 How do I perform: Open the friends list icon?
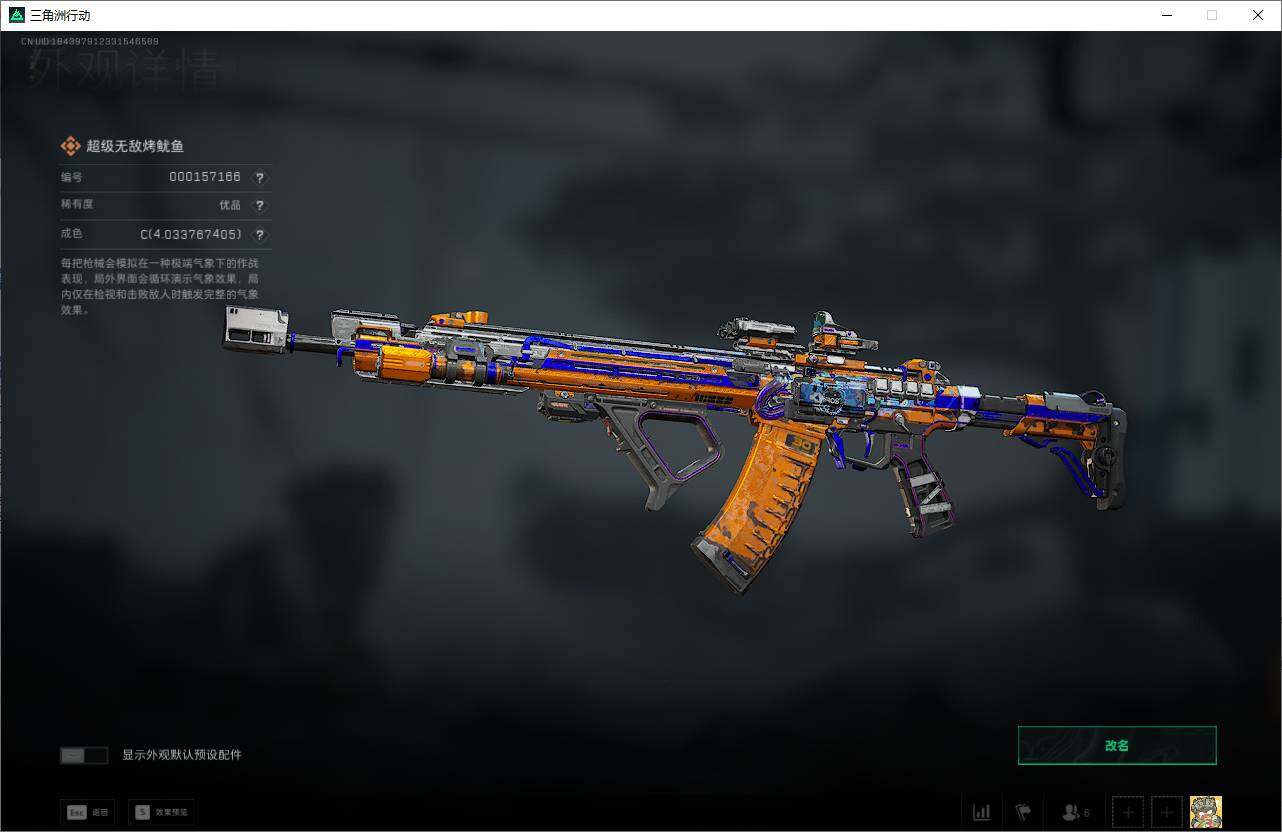click(x=1075, y=812)
